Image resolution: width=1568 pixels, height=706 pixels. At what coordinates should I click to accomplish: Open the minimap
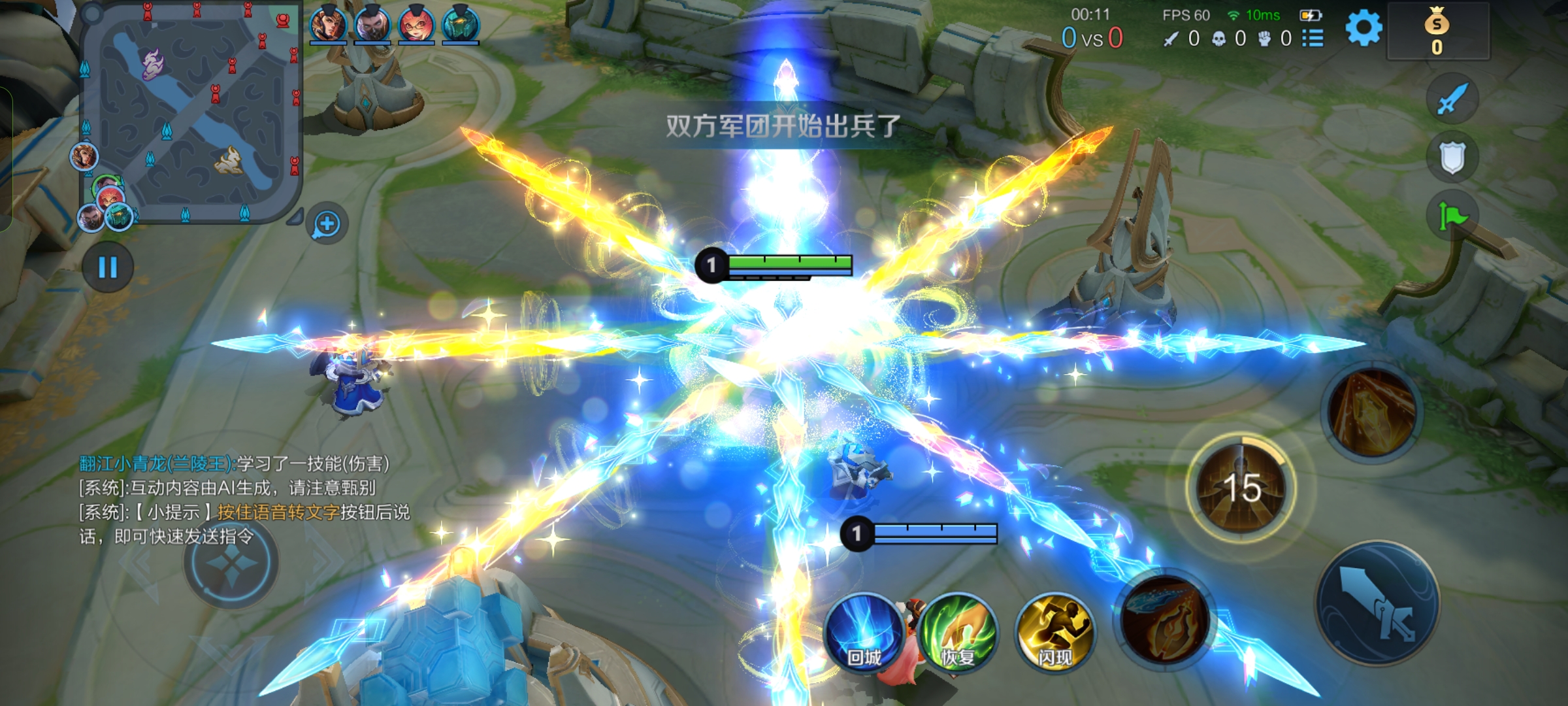[x=191, y=111]
